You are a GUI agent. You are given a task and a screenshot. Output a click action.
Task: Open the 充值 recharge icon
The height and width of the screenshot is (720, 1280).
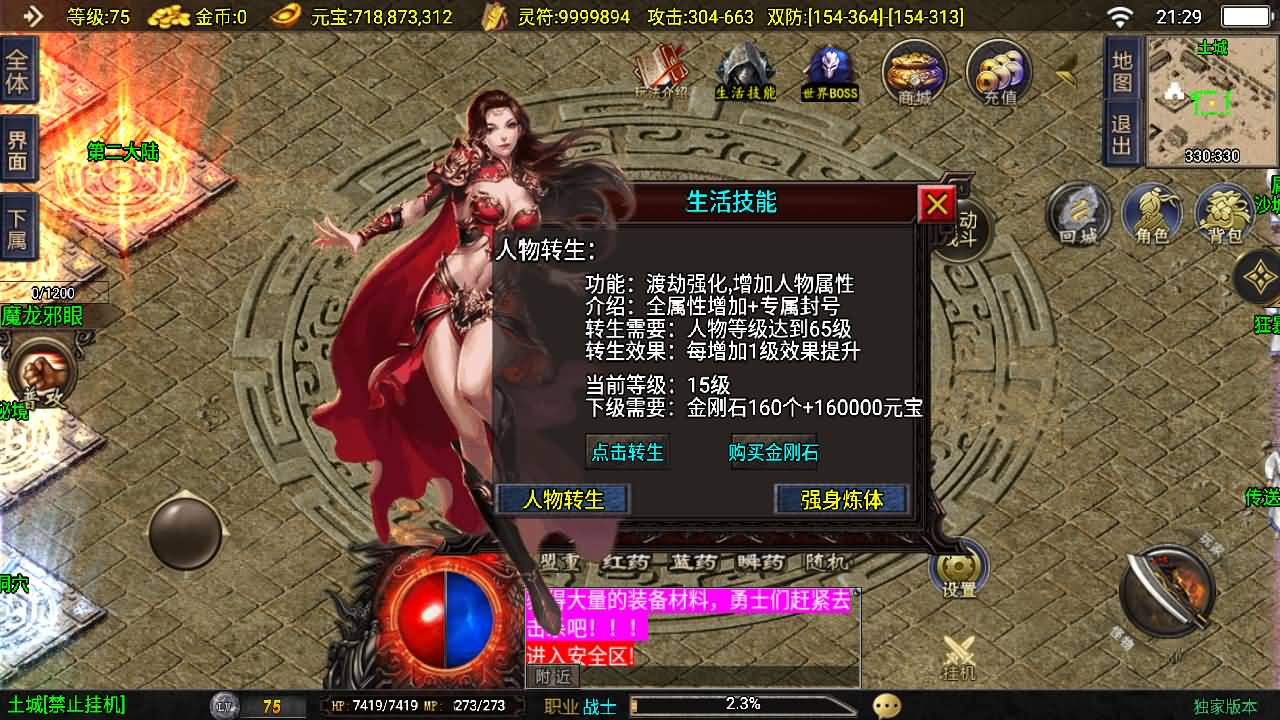pyautogui.click(x=997, y=72)
